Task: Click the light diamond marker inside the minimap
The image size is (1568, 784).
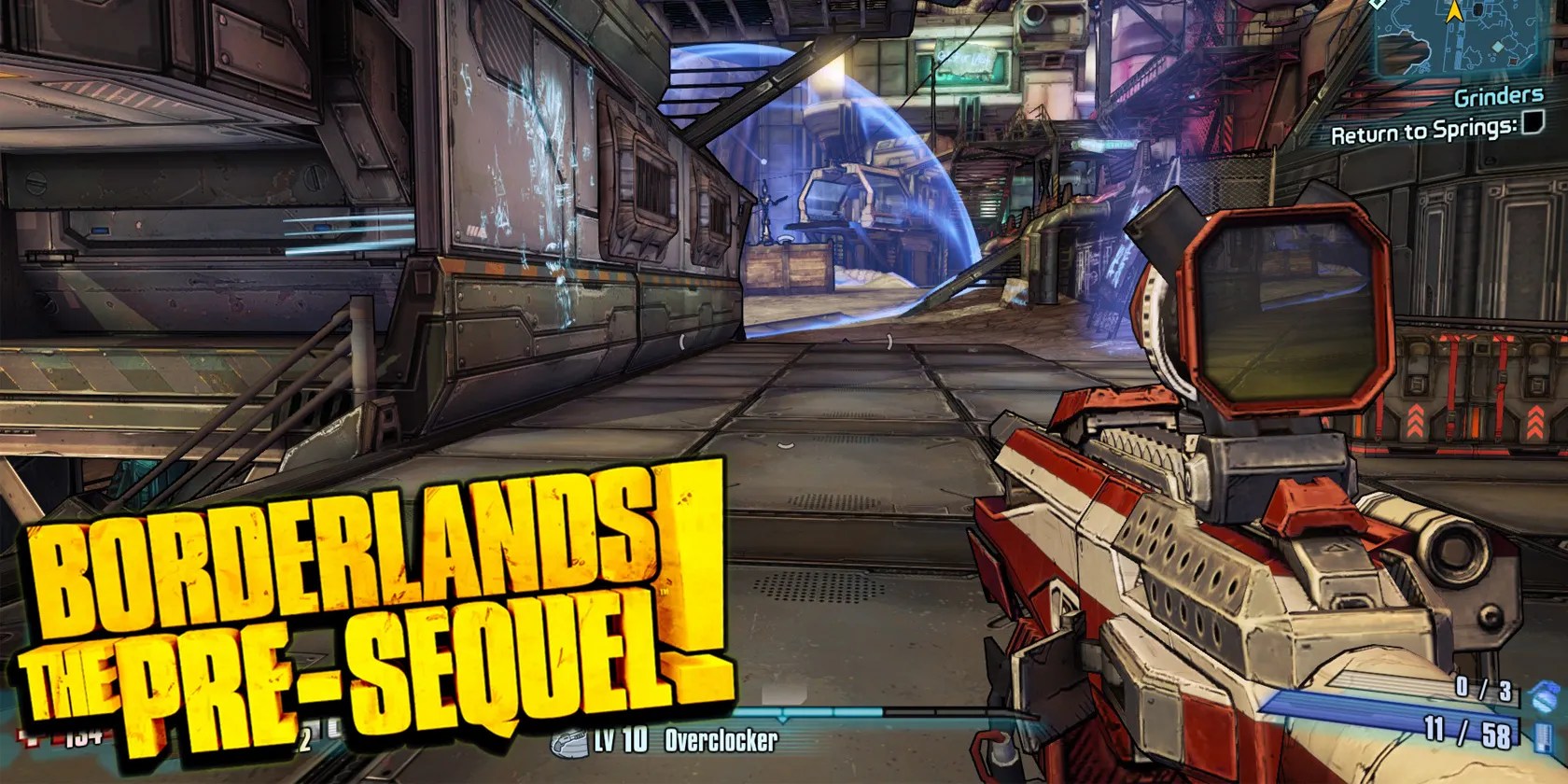Action: [1498, 47]
